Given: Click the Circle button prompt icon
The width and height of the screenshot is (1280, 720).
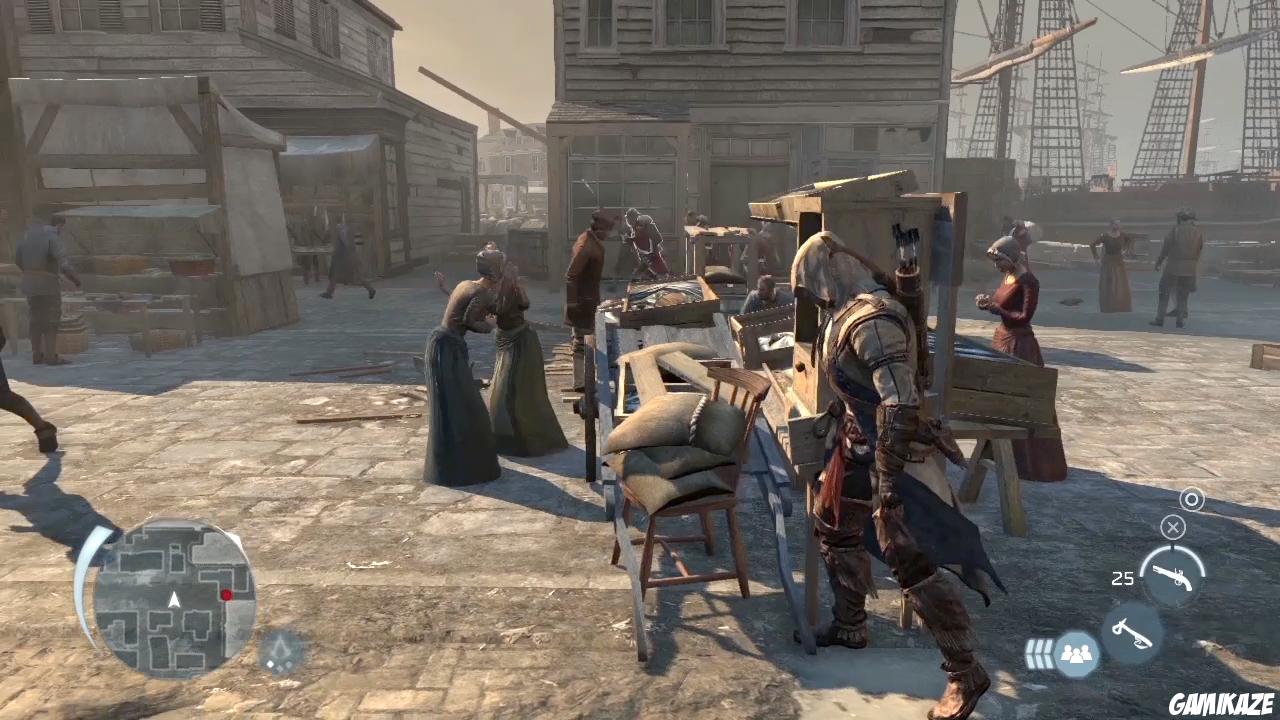Looking at the screenshot, I should (1192, 499).
